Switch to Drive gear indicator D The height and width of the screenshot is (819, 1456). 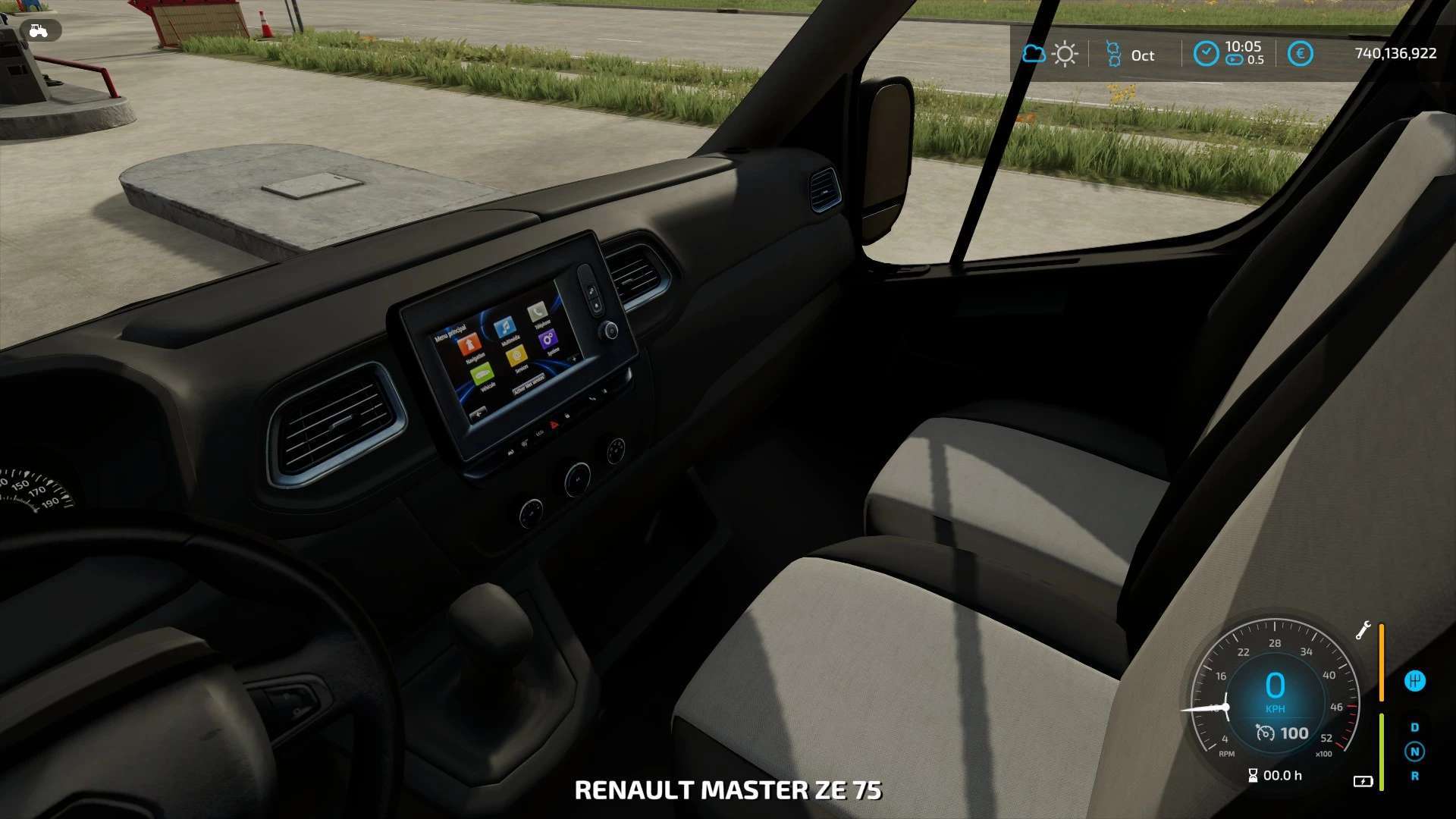pyautogui.click(x=1414, y=727)
